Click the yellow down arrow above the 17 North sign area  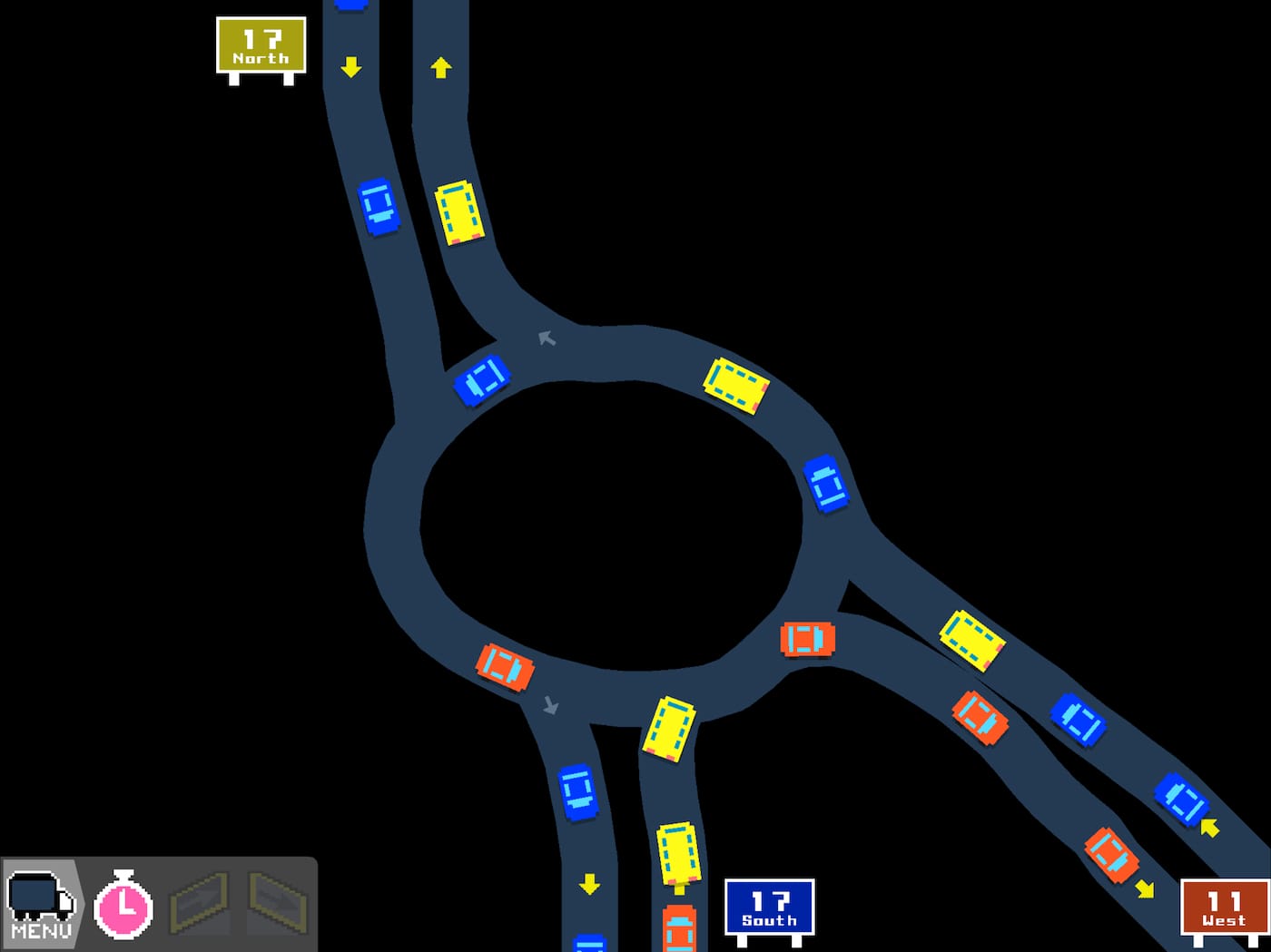(x=352, y=65)
